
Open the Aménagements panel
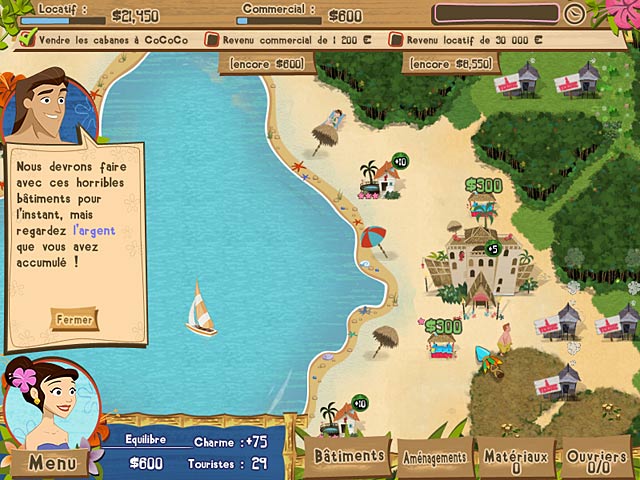434,457
